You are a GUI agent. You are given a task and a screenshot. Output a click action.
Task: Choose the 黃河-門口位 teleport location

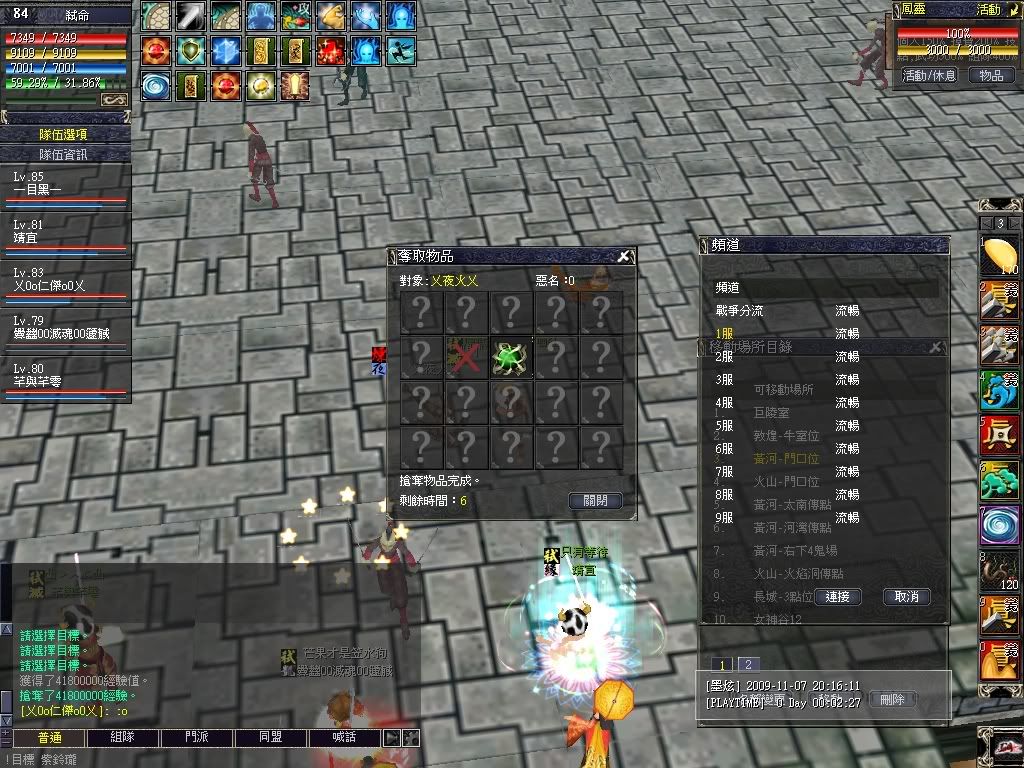tap(786, 459)
